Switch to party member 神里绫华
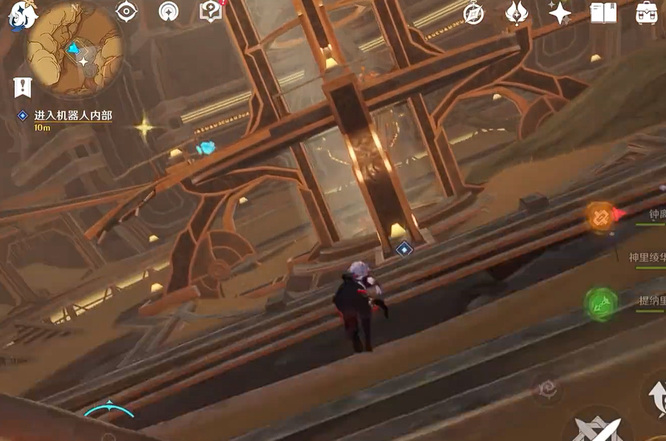 point(646,257)
